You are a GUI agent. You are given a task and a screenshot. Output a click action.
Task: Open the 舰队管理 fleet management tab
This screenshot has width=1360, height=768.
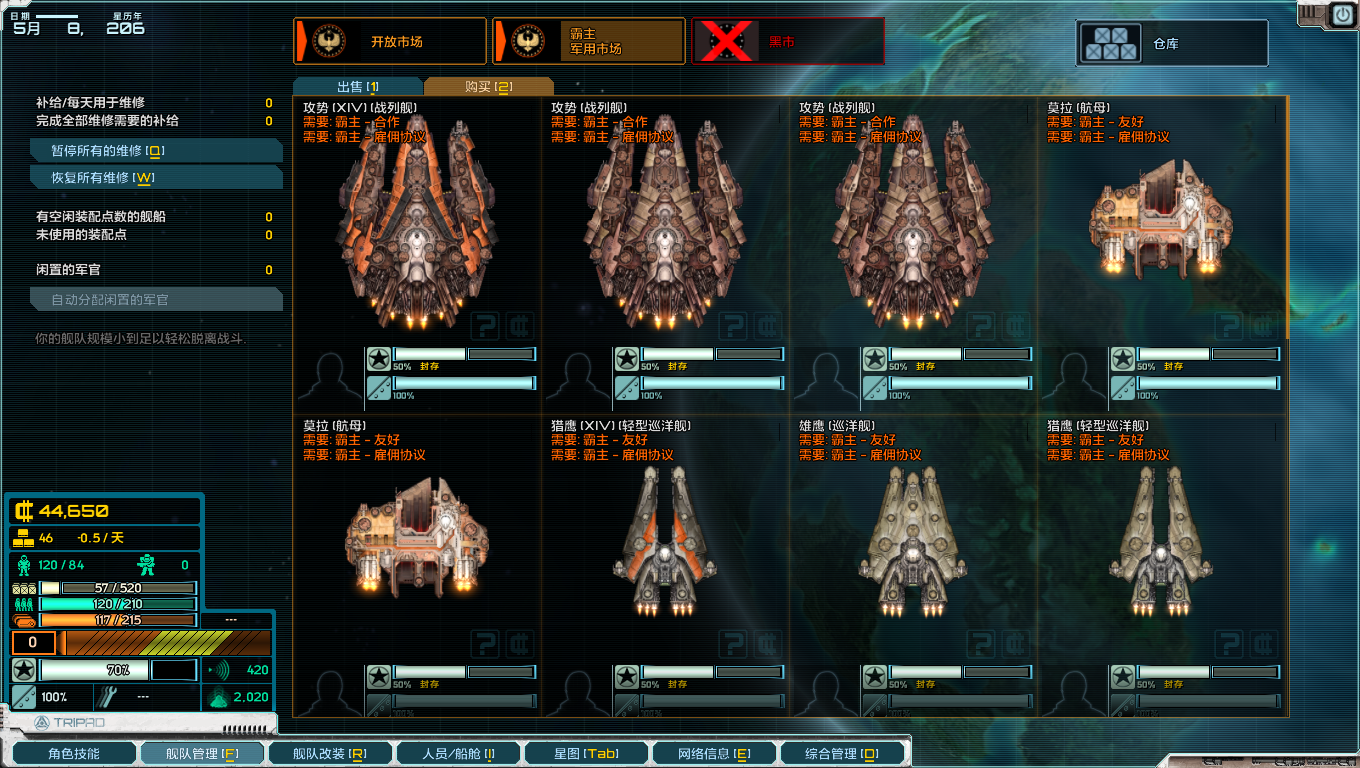point(201,753)
